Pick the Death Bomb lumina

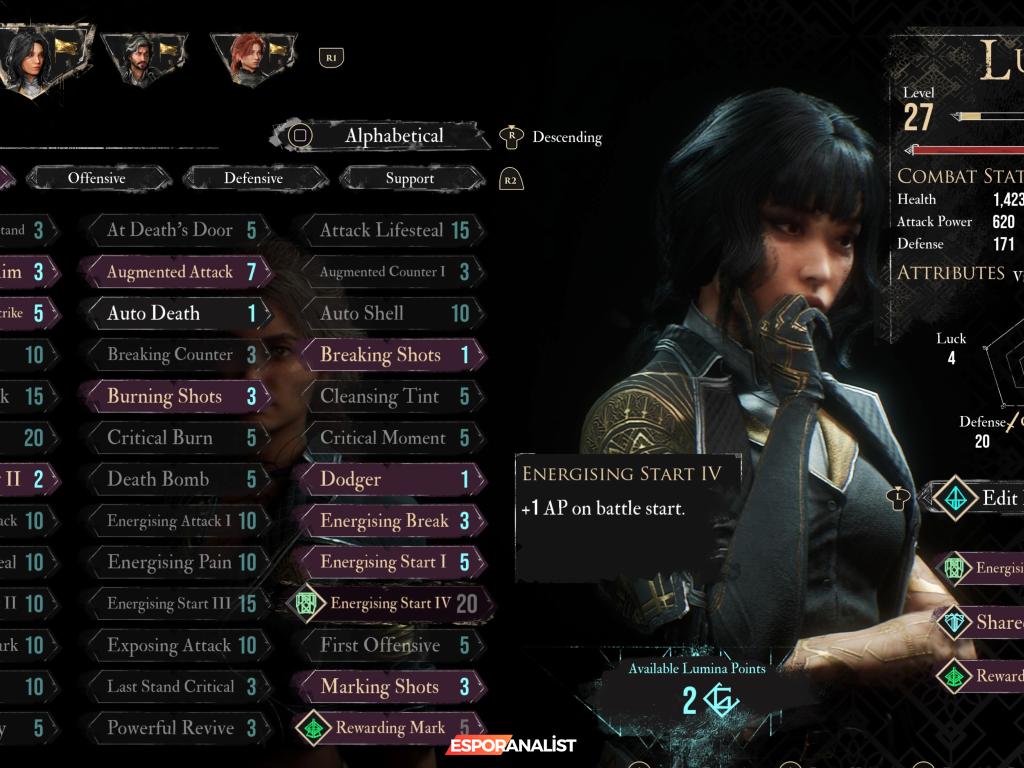pos(176,479)
